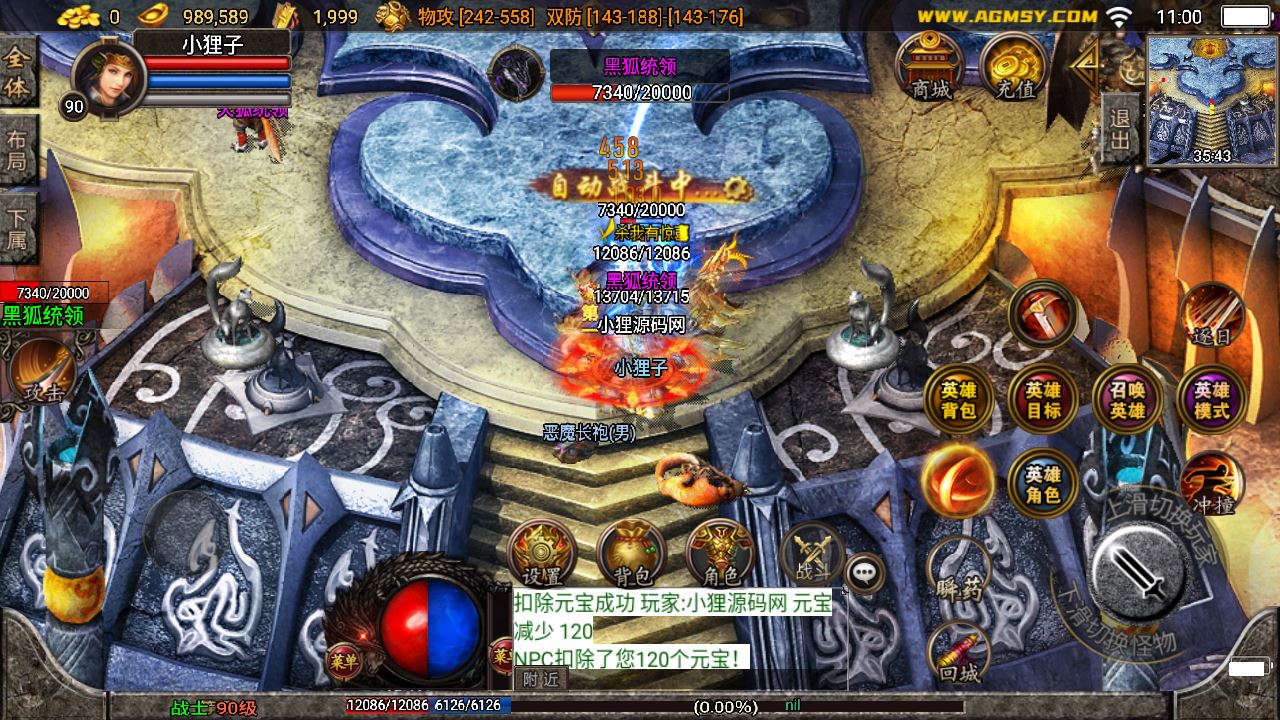Viewport: 1280px width, 720px height.
Task: Open the 充值 recharge menu
Action: [x=1014, y=67]
